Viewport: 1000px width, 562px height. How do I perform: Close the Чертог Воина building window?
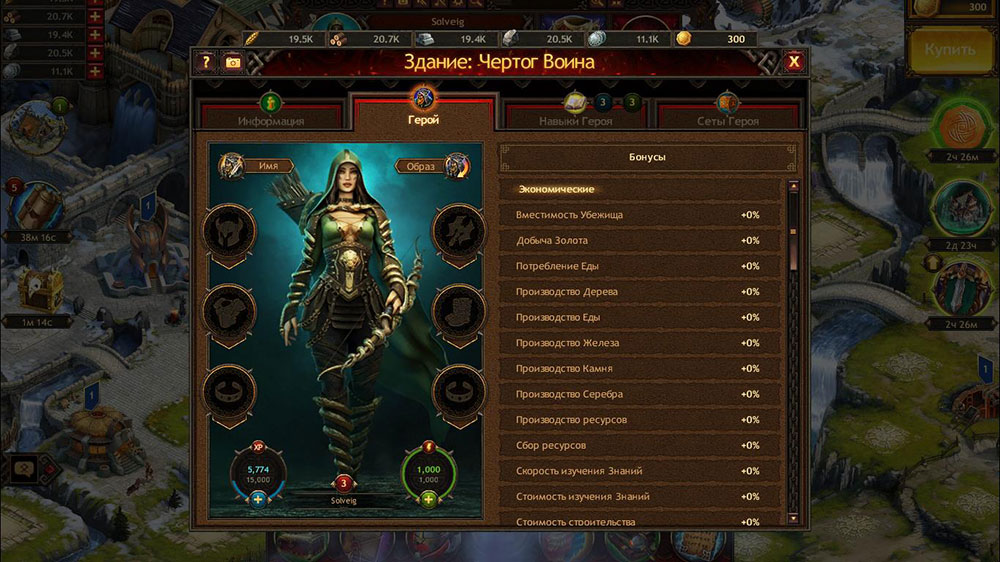794,62
